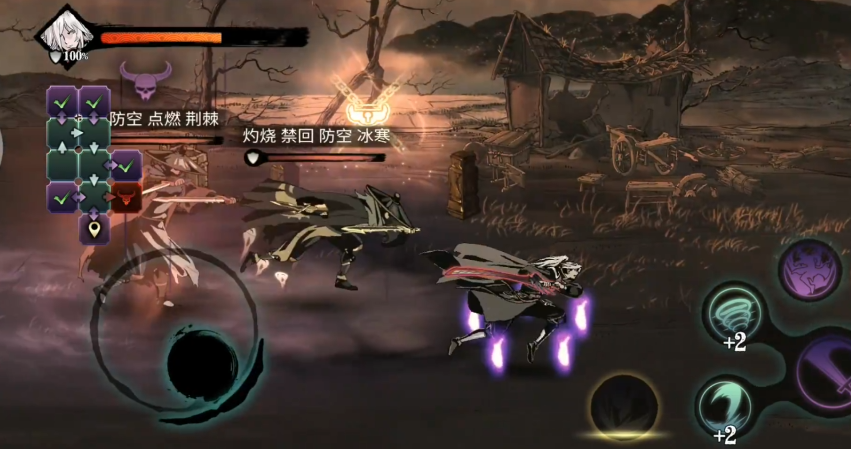Open the white-haired character portrait
Image resolution: width=851 pixels, height=449 pixels.
(65, 33)
